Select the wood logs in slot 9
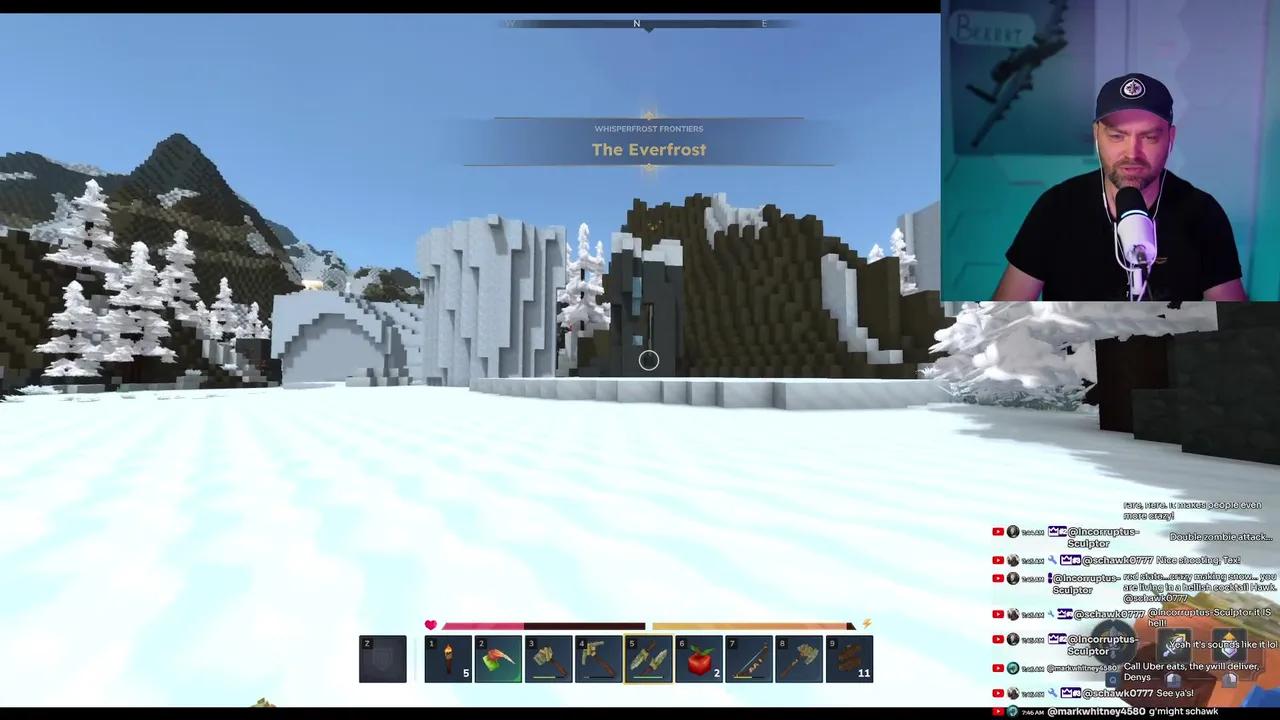This screenshot has width=1280, height=720. coord(849,658)
